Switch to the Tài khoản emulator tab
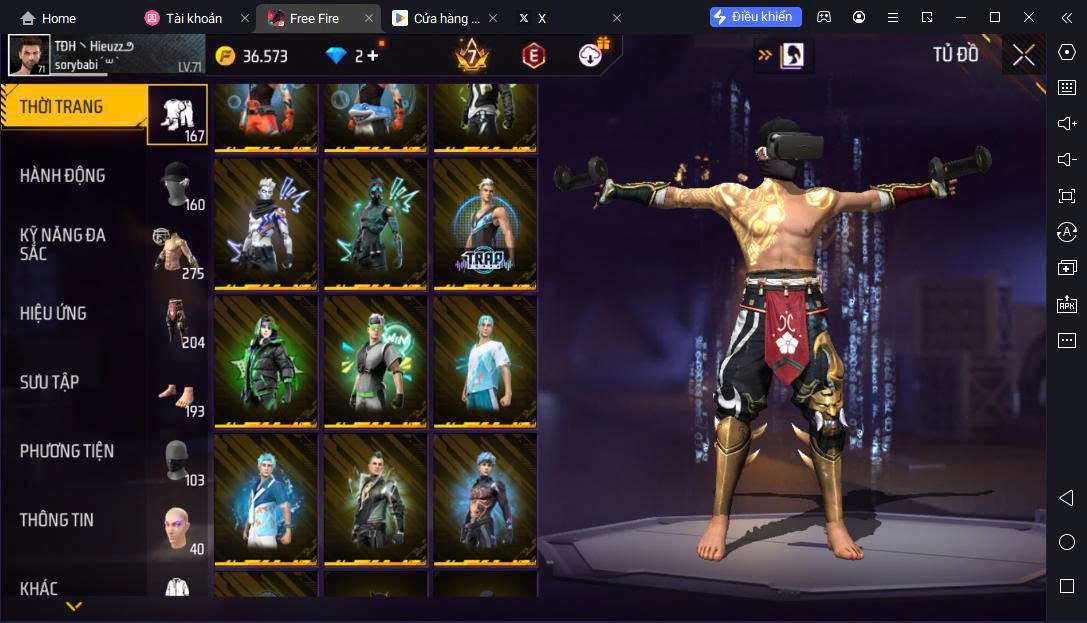The width and height of the screenshot is (1087, 623). (x=193, y=18)
